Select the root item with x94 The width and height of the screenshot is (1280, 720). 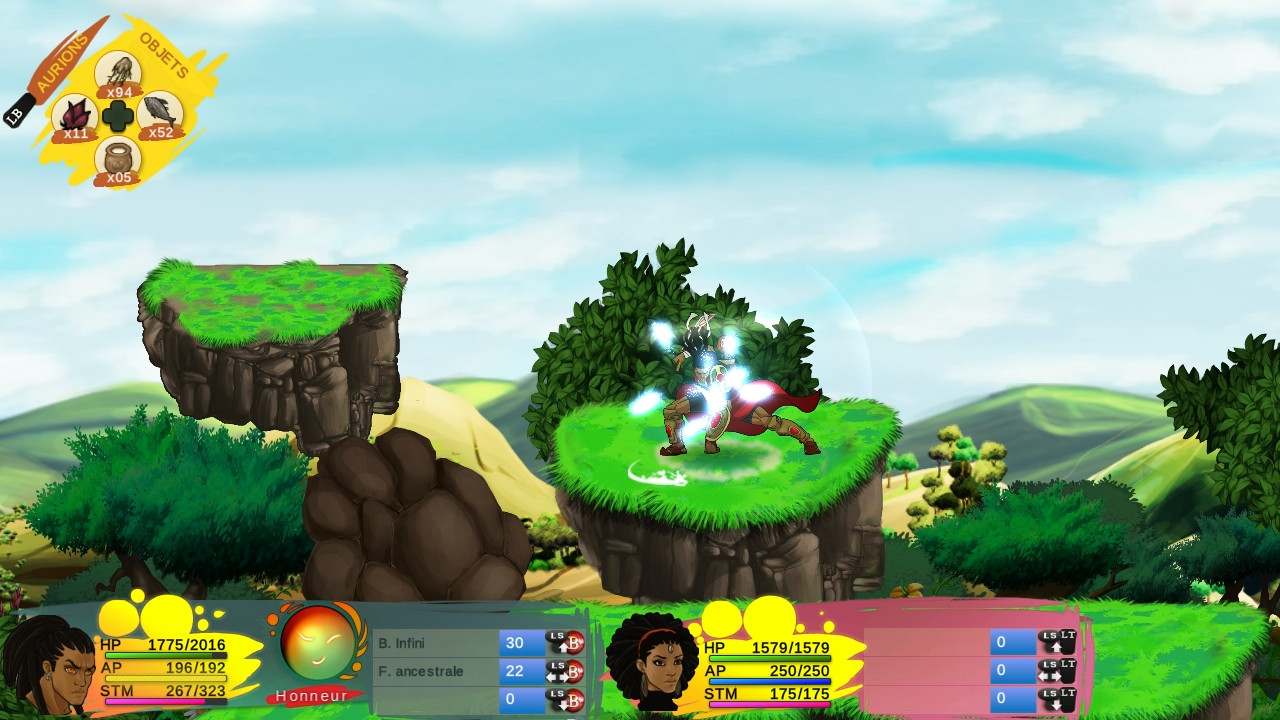[118, 72]
